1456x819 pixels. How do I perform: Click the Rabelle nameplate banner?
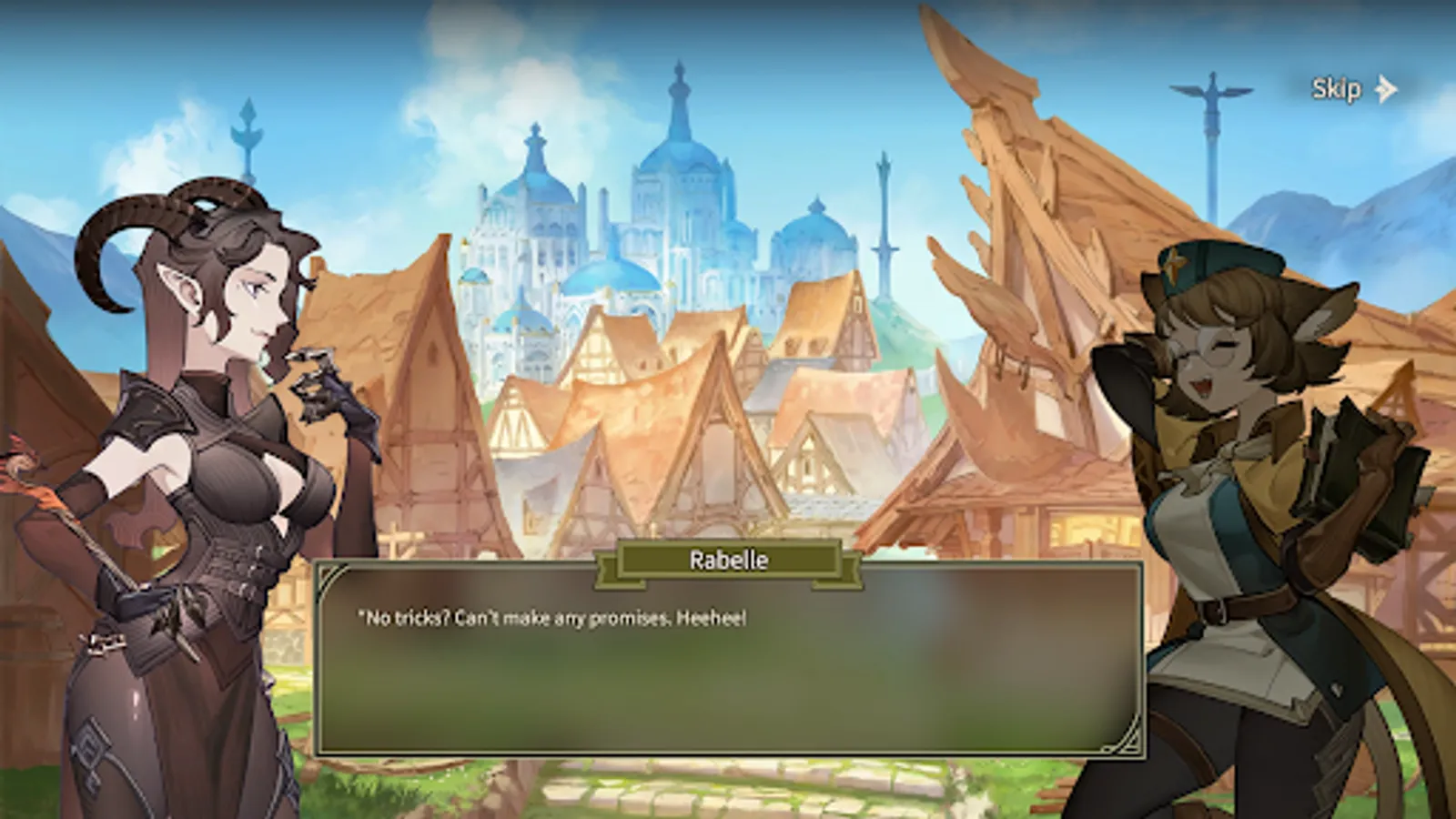(x=728, y=560)
